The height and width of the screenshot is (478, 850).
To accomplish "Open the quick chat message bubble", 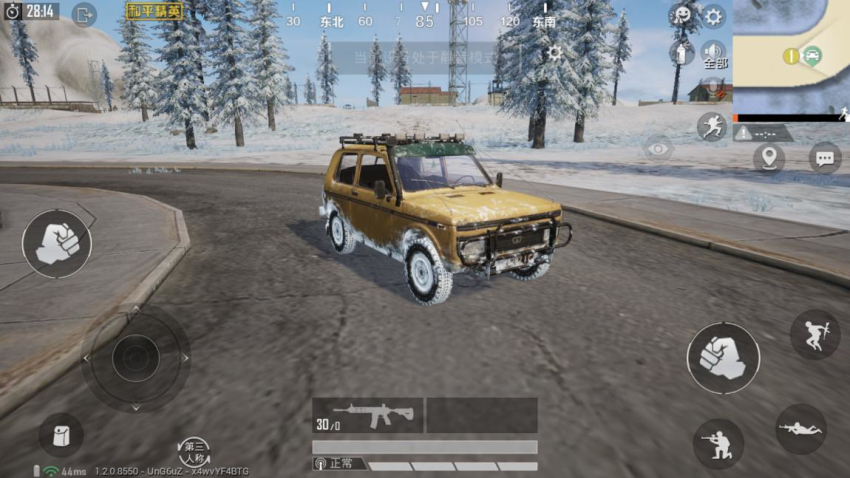I will click(824, 158).
